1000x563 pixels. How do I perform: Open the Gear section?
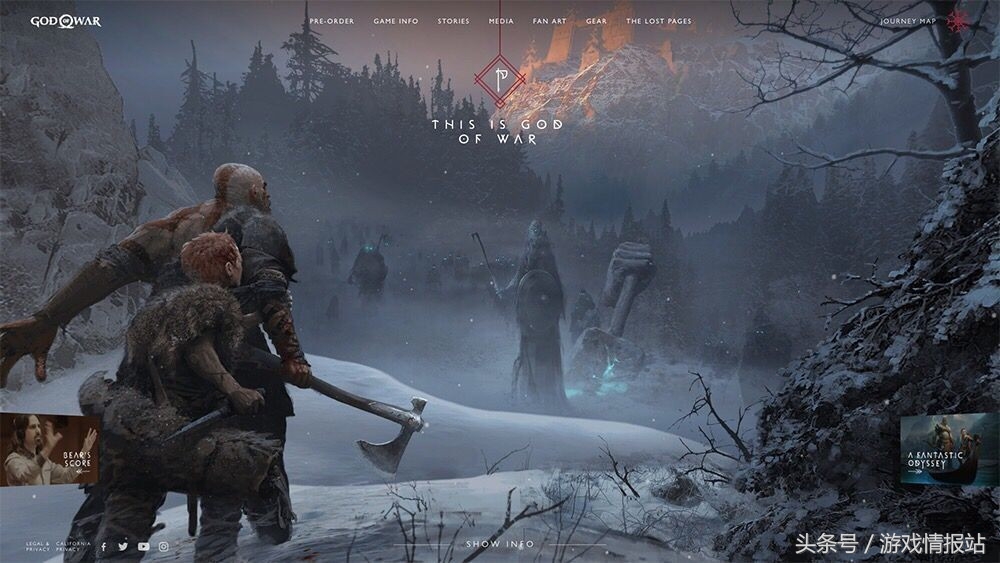[596, 21]
